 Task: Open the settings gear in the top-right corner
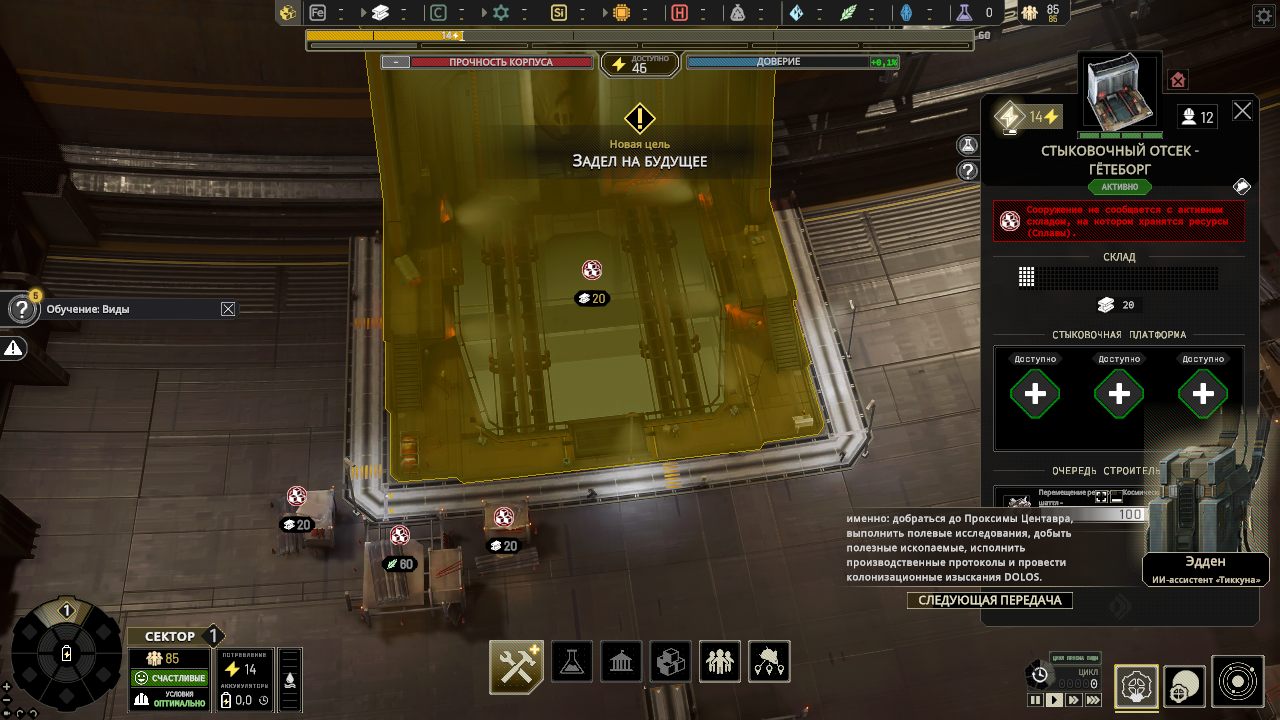click(x=1262, y=15)
